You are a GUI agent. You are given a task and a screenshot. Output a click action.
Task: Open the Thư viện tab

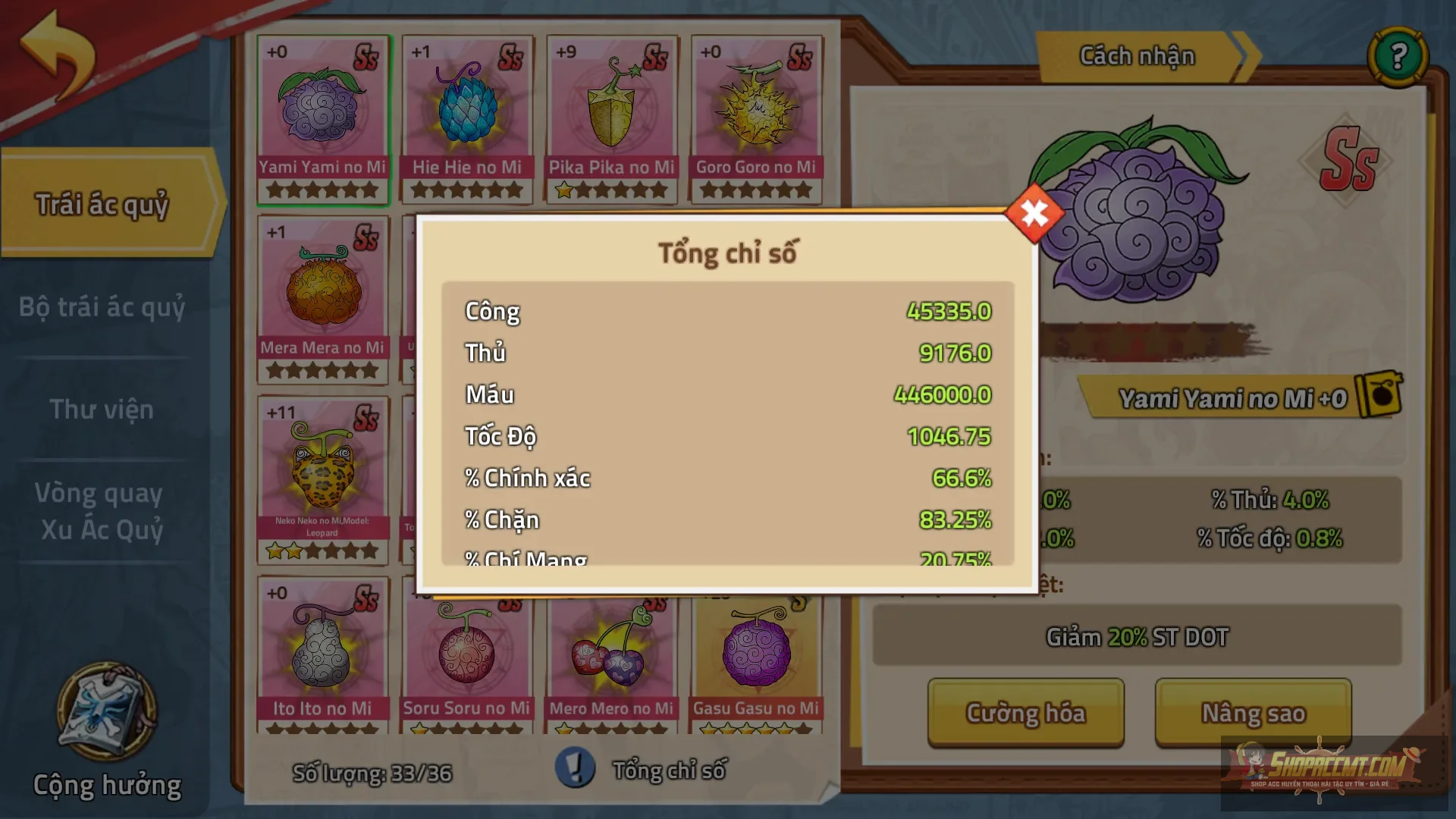(102, 409)
